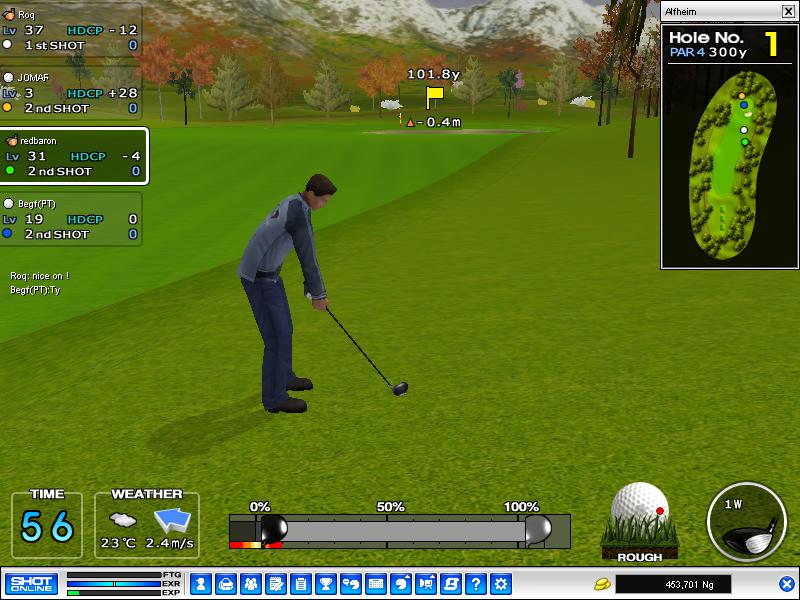Open the gear settings button
This screenshot has width=800, height=600.
tap(501, 584)
